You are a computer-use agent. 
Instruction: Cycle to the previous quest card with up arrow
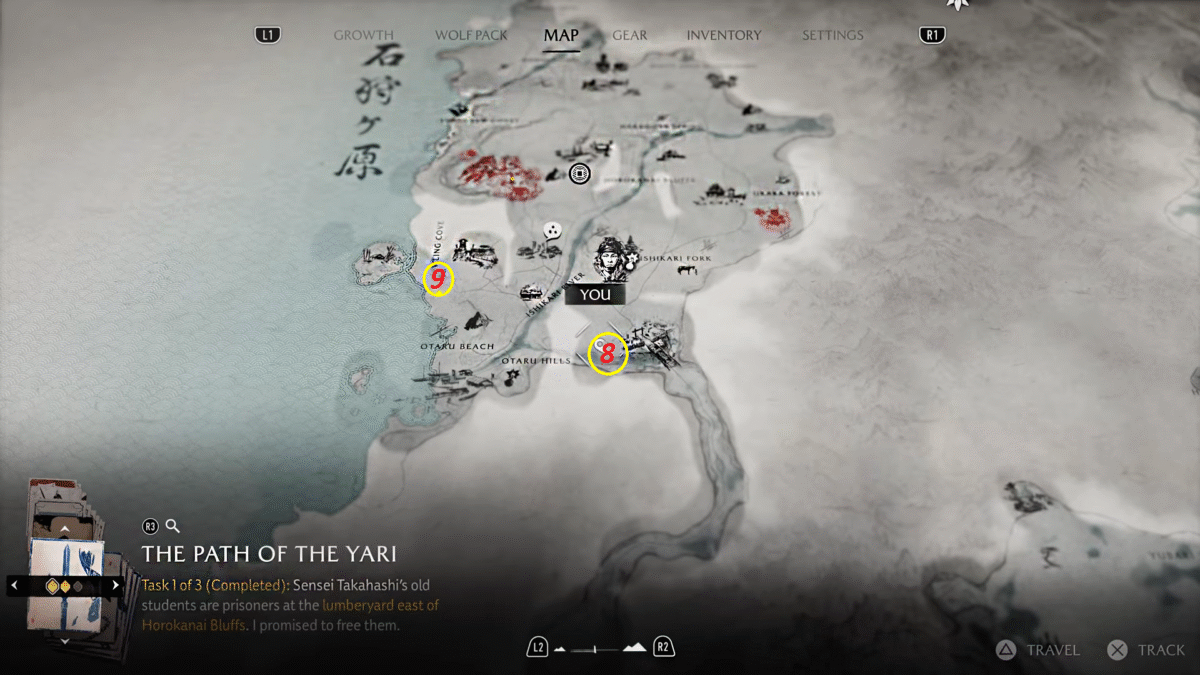(65, 527)
